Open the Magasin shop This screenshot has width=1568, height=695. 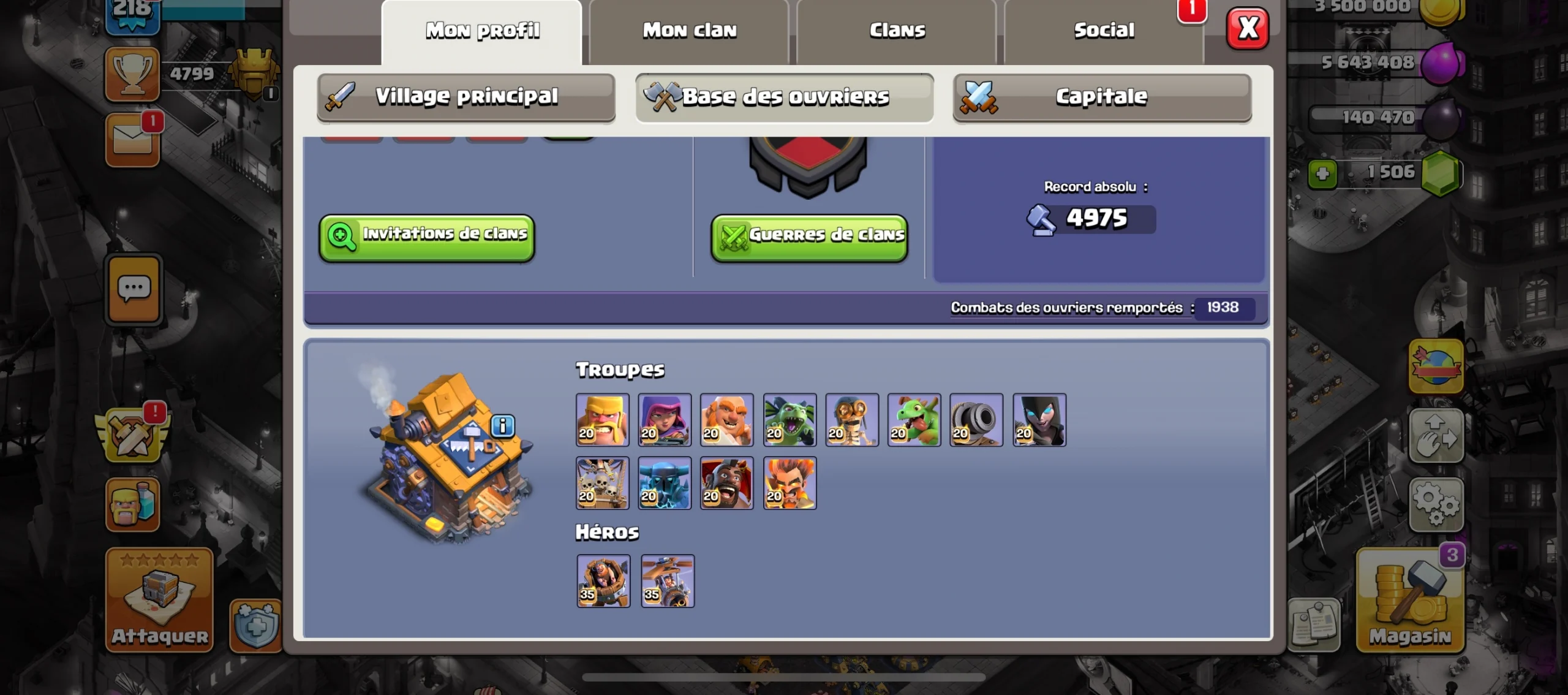(x=1410, y=599)
